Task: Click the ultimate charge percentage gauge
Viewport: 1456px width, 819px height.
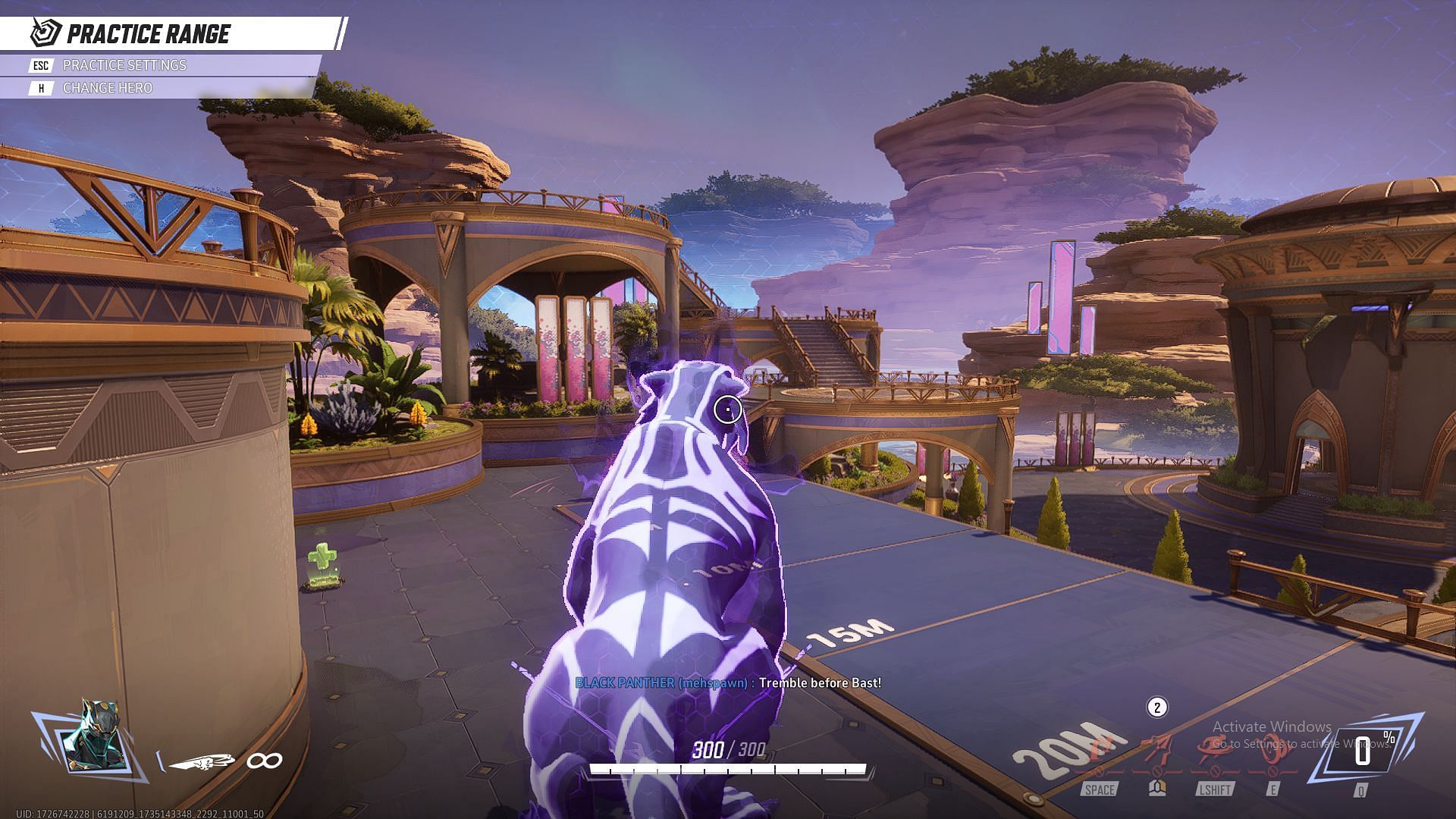Action: click(x=1363, y=752)
